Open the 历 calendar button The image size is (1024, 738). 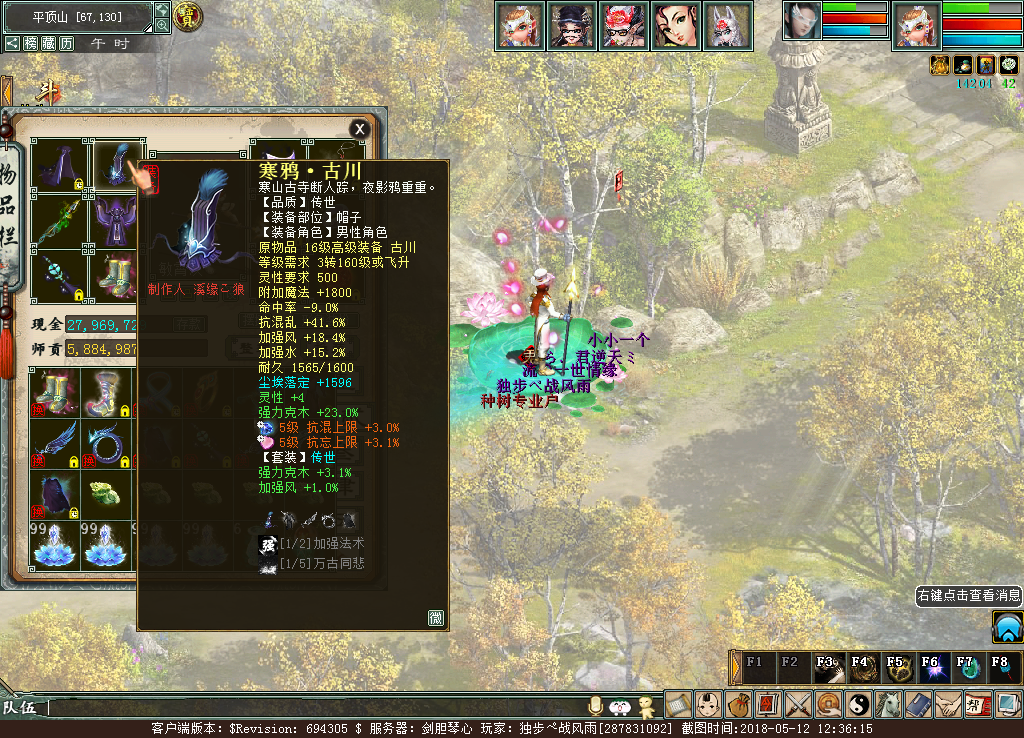(66, 43)
